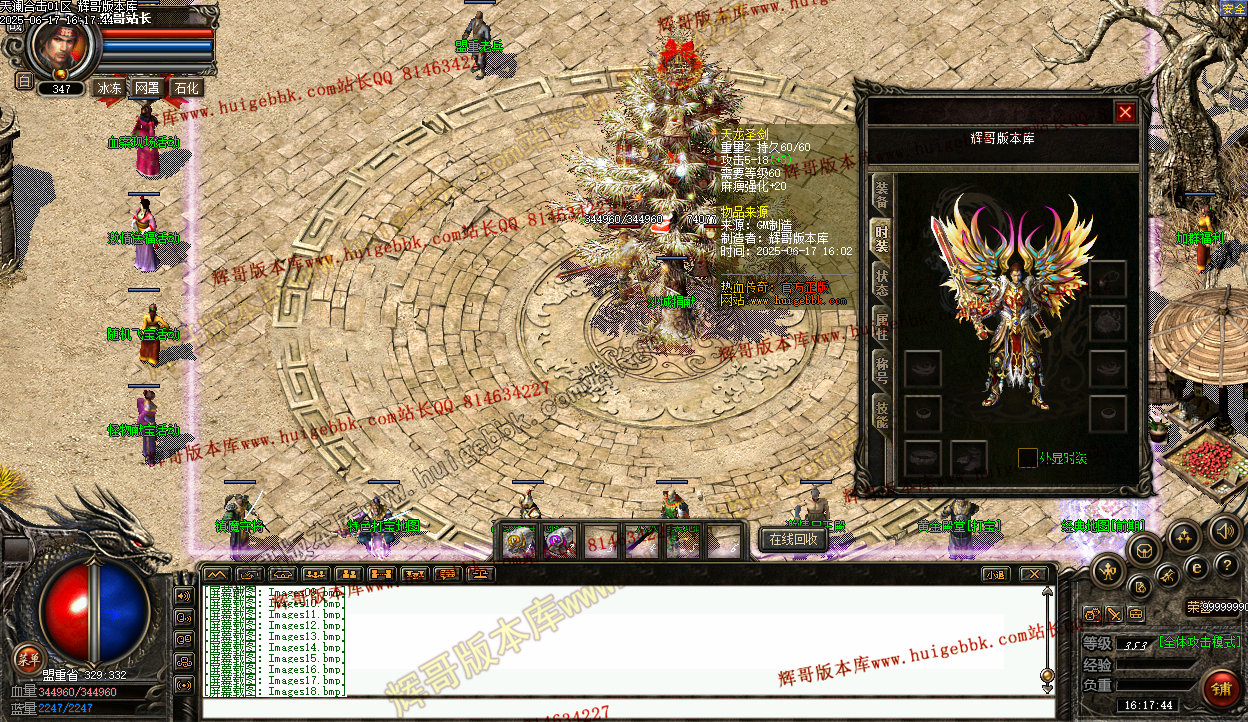Open the 状态 status tab

tap(881, 281)
